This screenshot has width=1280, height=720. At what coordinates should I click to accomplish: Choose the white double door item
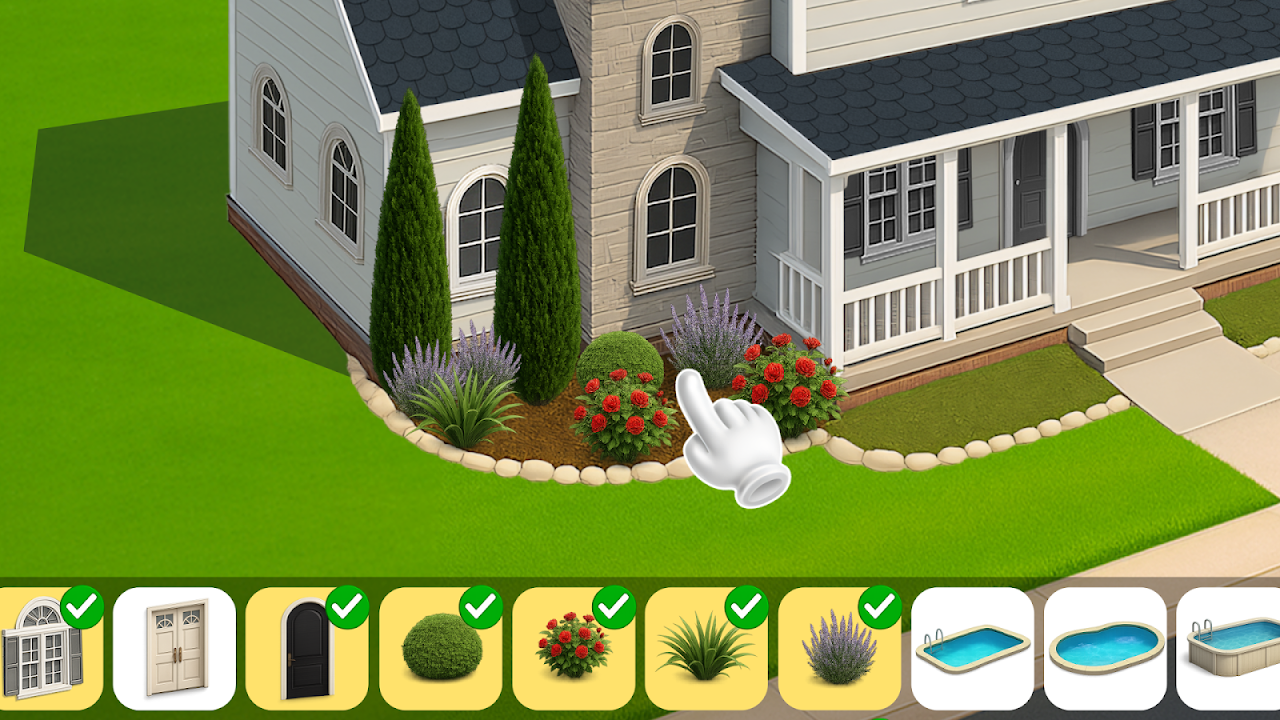(x=174, y=648)
